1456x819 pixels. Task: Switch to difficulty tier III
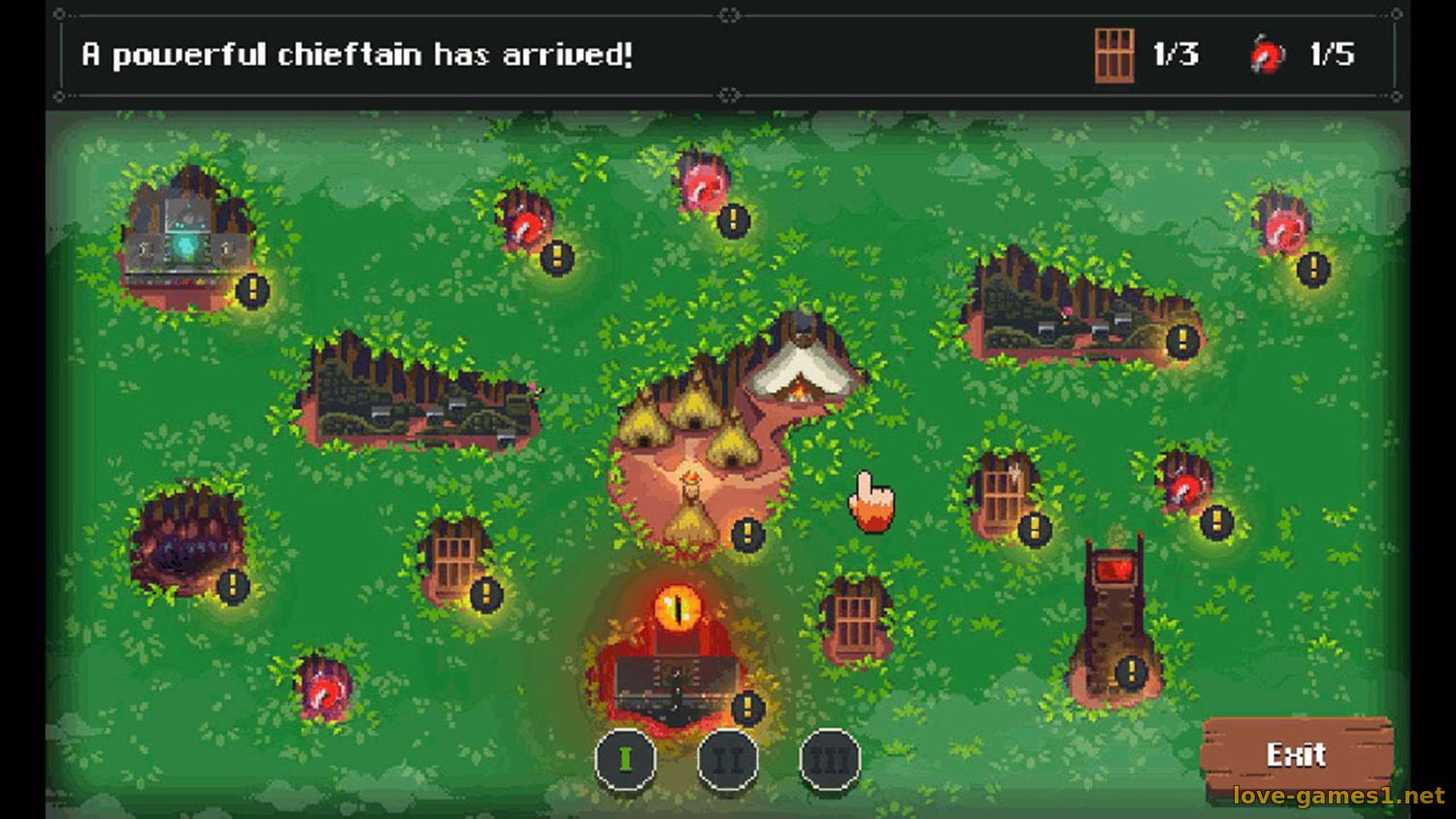click(830, 758)
